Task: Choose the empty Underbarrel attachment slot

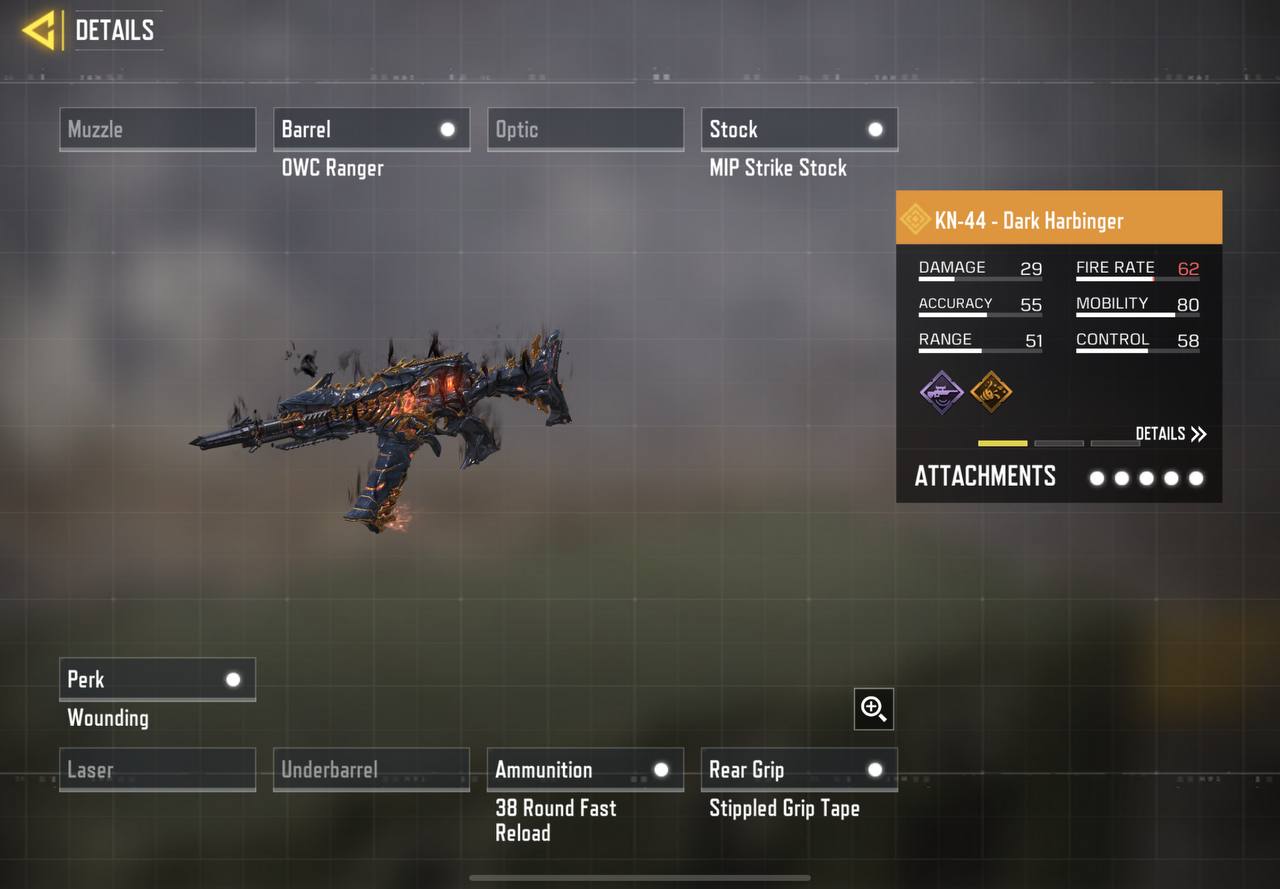Action: [x=371, y=770]
